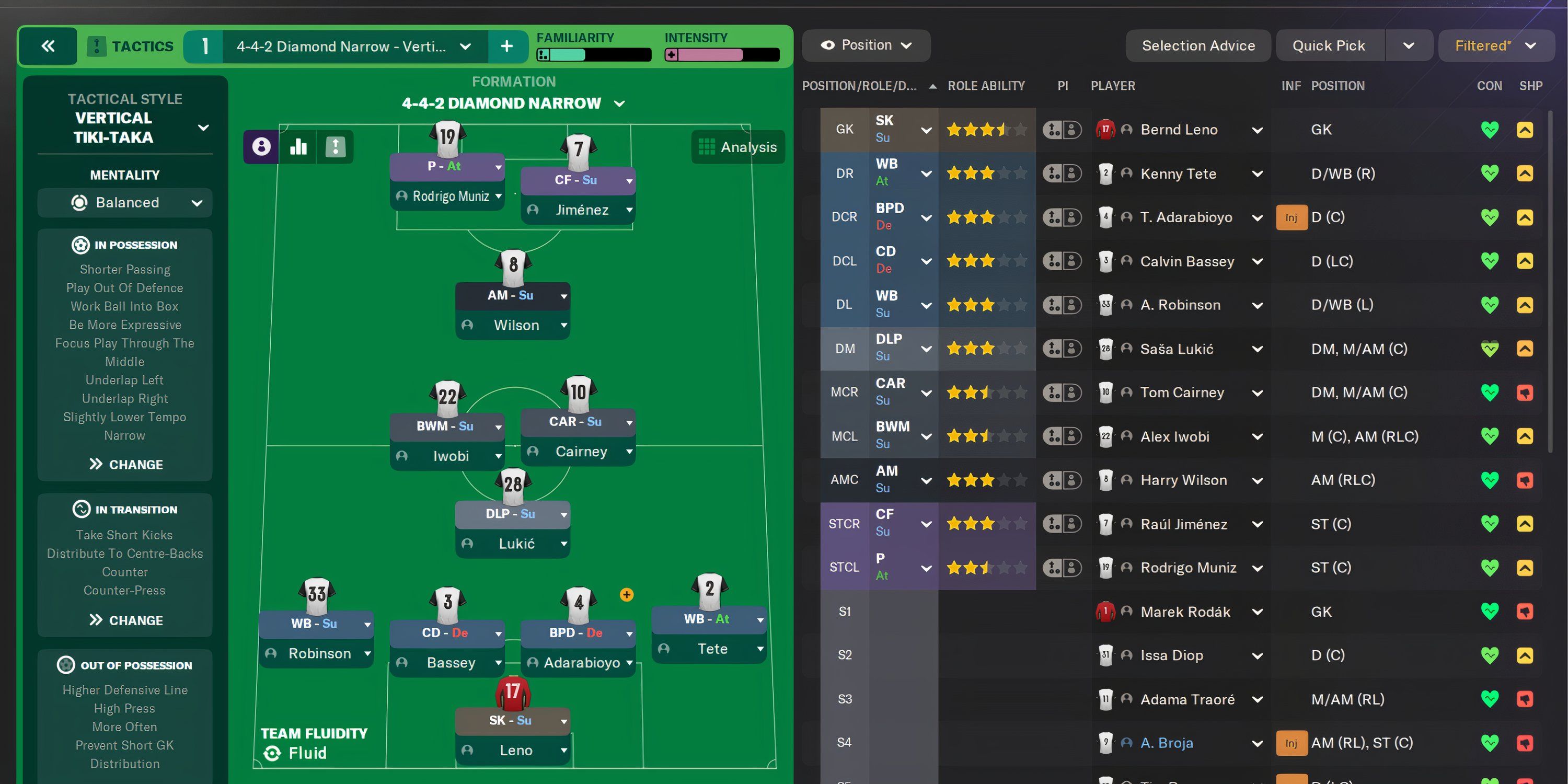This screenshot has height=784, width=1568.
Task: Open player instructions pill icon for Kenny Tete
Action: click(x=1062, y=173)
